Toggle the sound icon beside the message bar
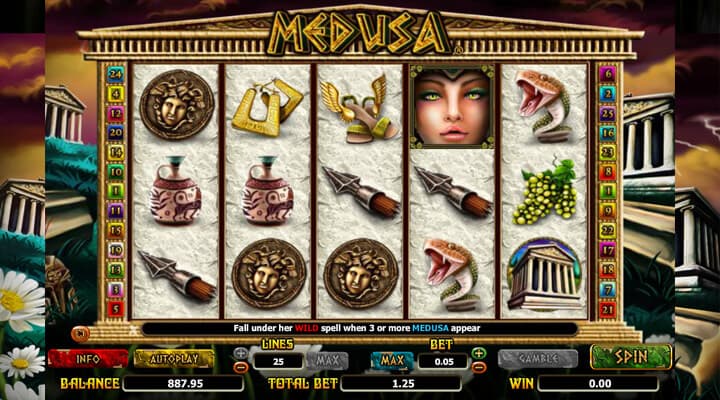Screen dimensions: 720x400 point(81,329)
